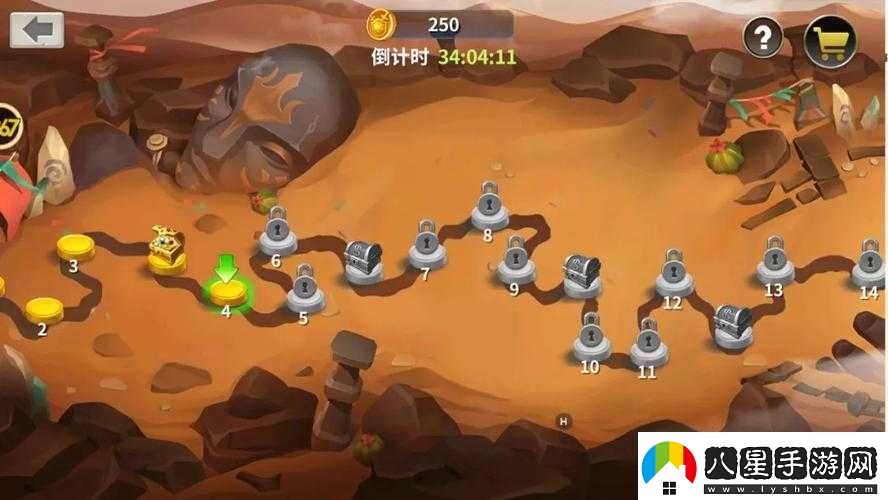Go back using the arrow button
Viewport: 888px width, 500px height.
tap(37, 29)
